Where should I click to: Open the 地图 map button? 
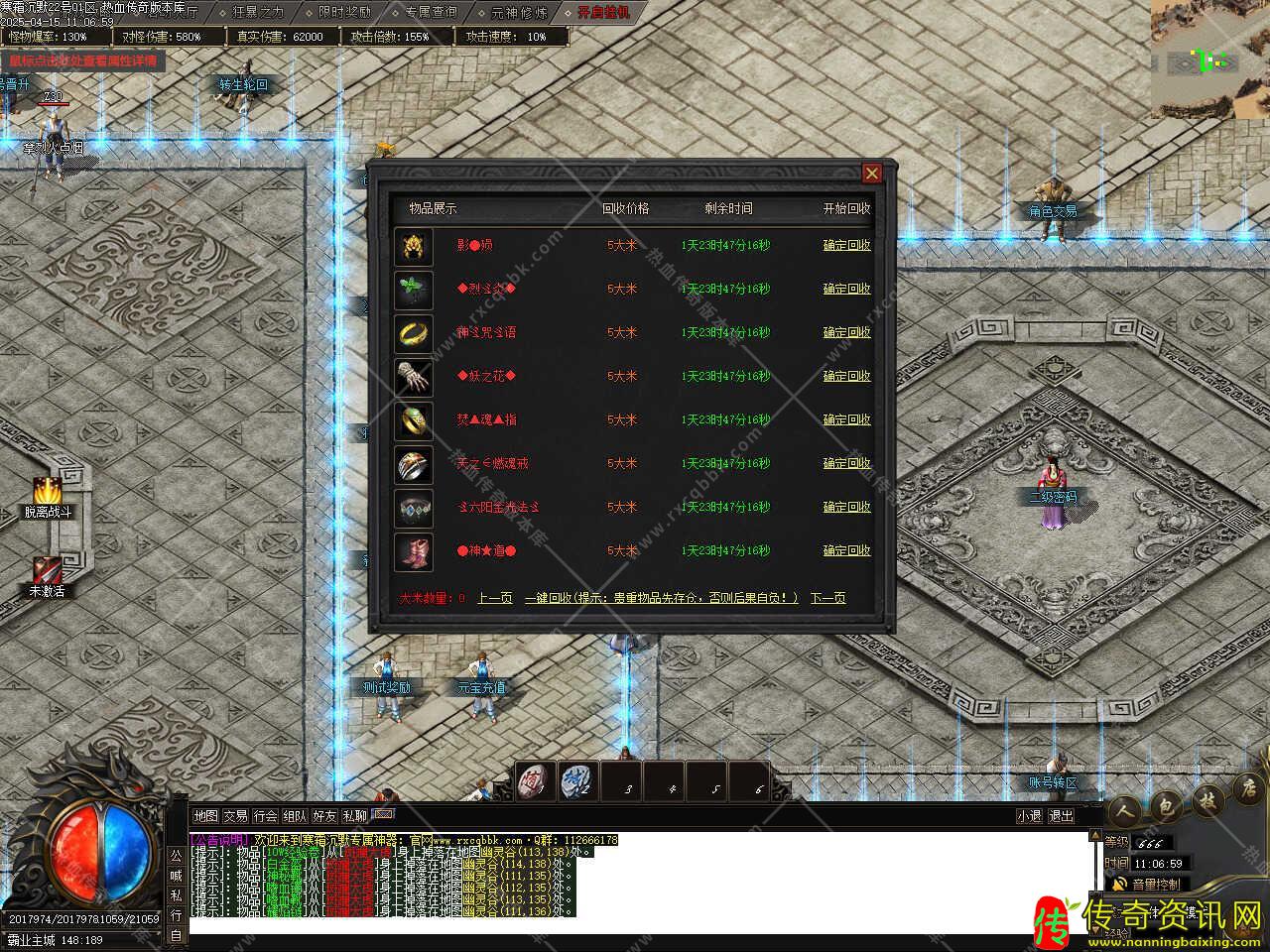(x=205, y=816)
